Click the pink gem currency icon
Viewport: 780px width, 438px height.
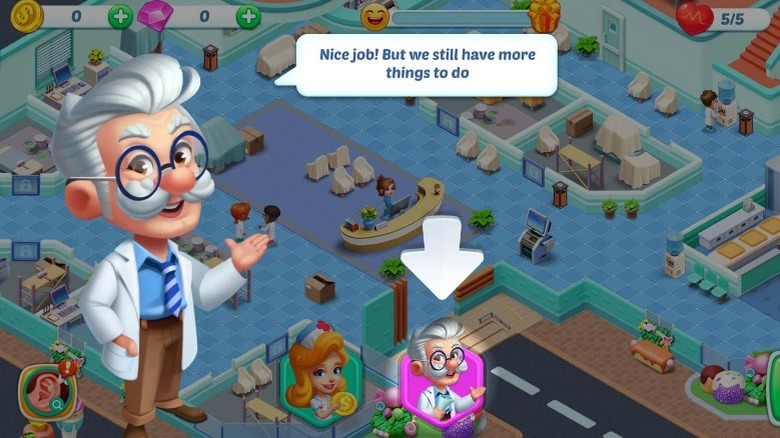[x=155, y=16]
